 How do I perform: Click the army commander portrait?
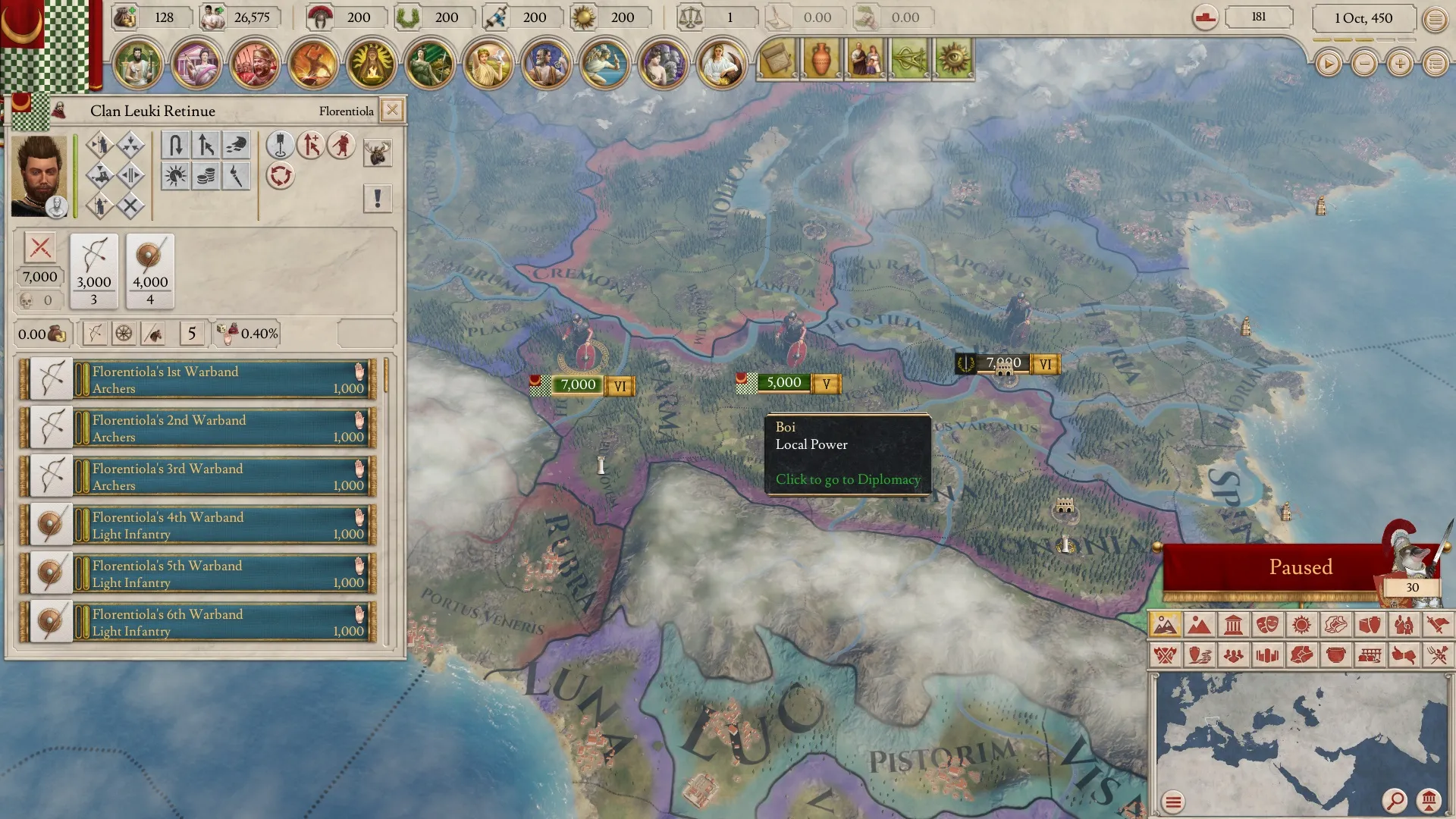[x=39, y=176]
